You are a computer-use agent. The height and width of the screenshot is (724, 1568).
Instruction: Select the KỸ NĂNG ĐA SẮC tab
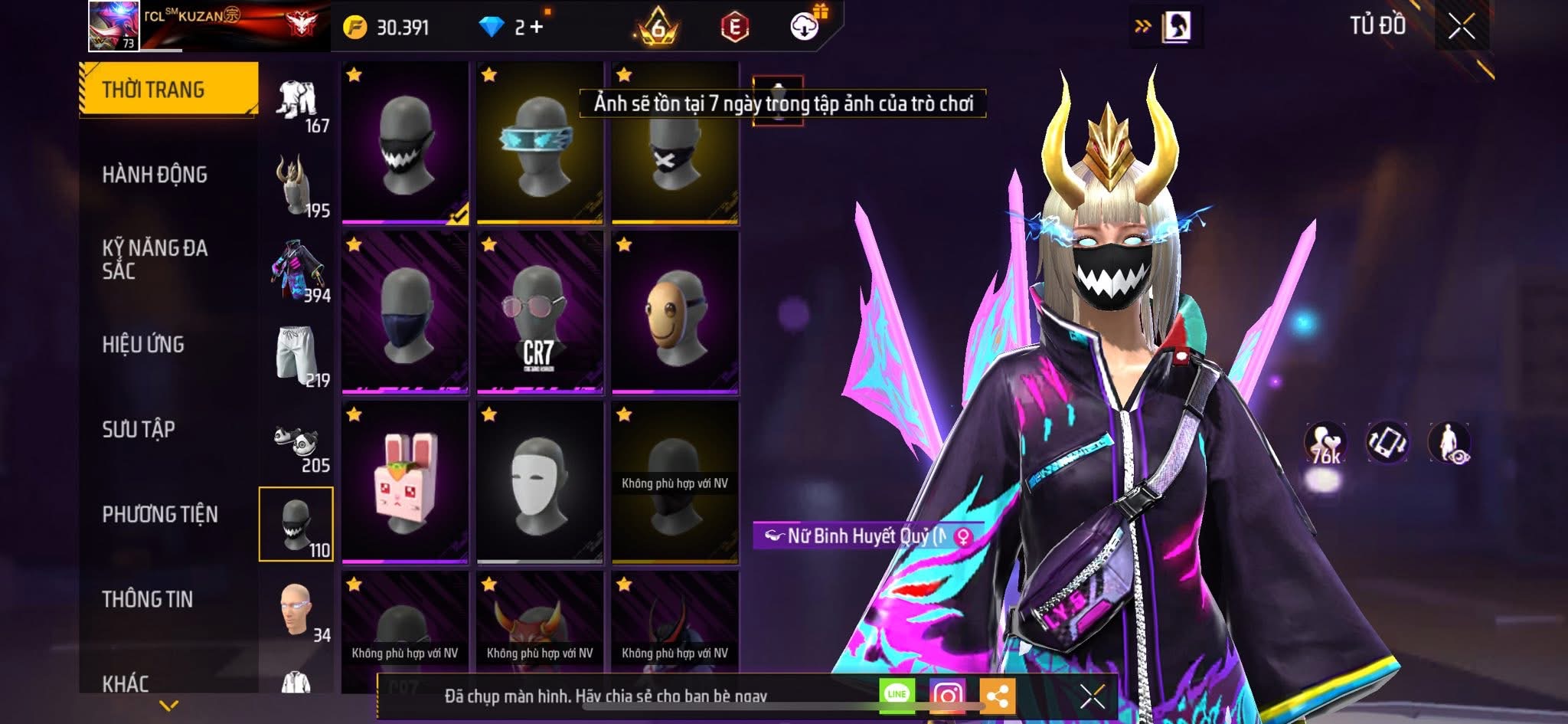155,259
